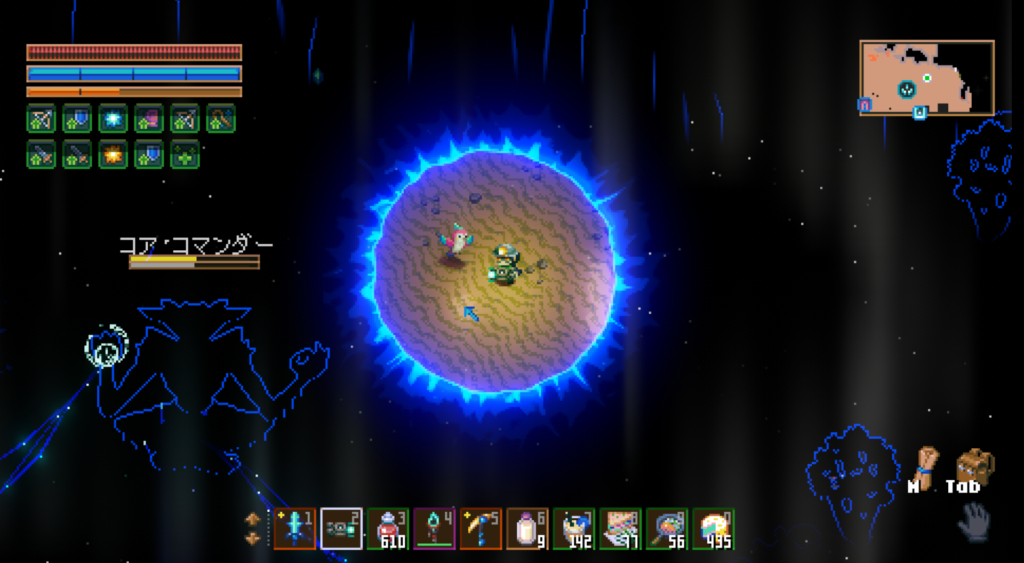Image resolution: width=1024 pixels, height=563 pixels.
Task: Click the purple portal marker on the minimap
Action: [x=864, y=103]
